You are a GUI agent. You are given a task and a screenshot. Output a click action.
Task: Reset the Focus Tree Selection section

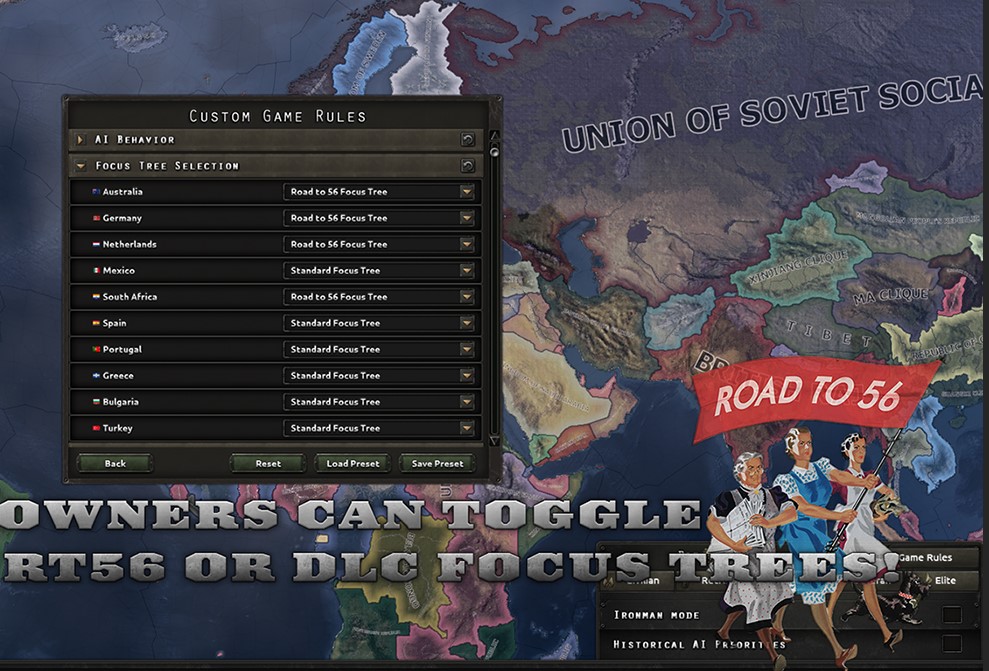[467, 166]
